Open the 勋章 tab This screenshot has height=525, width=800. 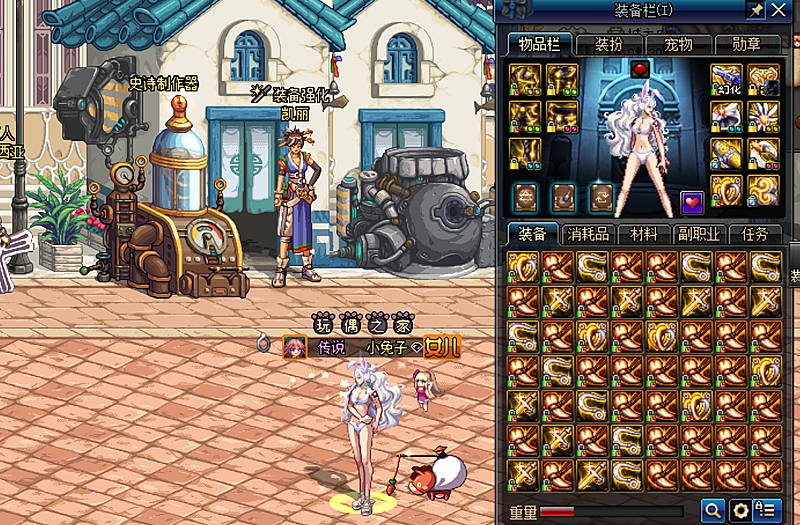(746, 44)
